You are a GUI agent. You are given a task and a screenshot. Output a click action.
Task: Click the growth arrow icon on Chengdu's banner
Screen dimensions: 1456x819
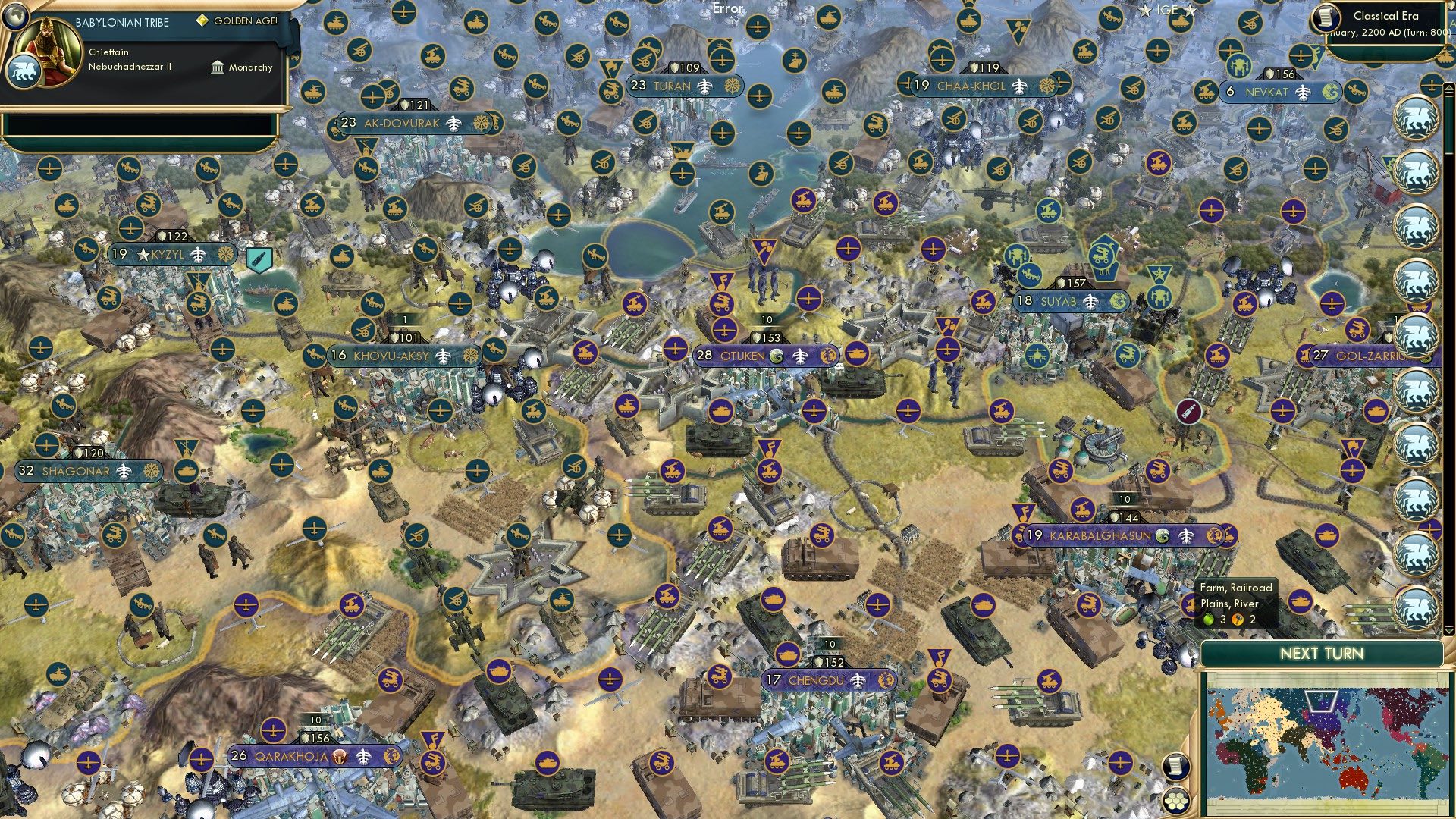click(x=858, y=680)
